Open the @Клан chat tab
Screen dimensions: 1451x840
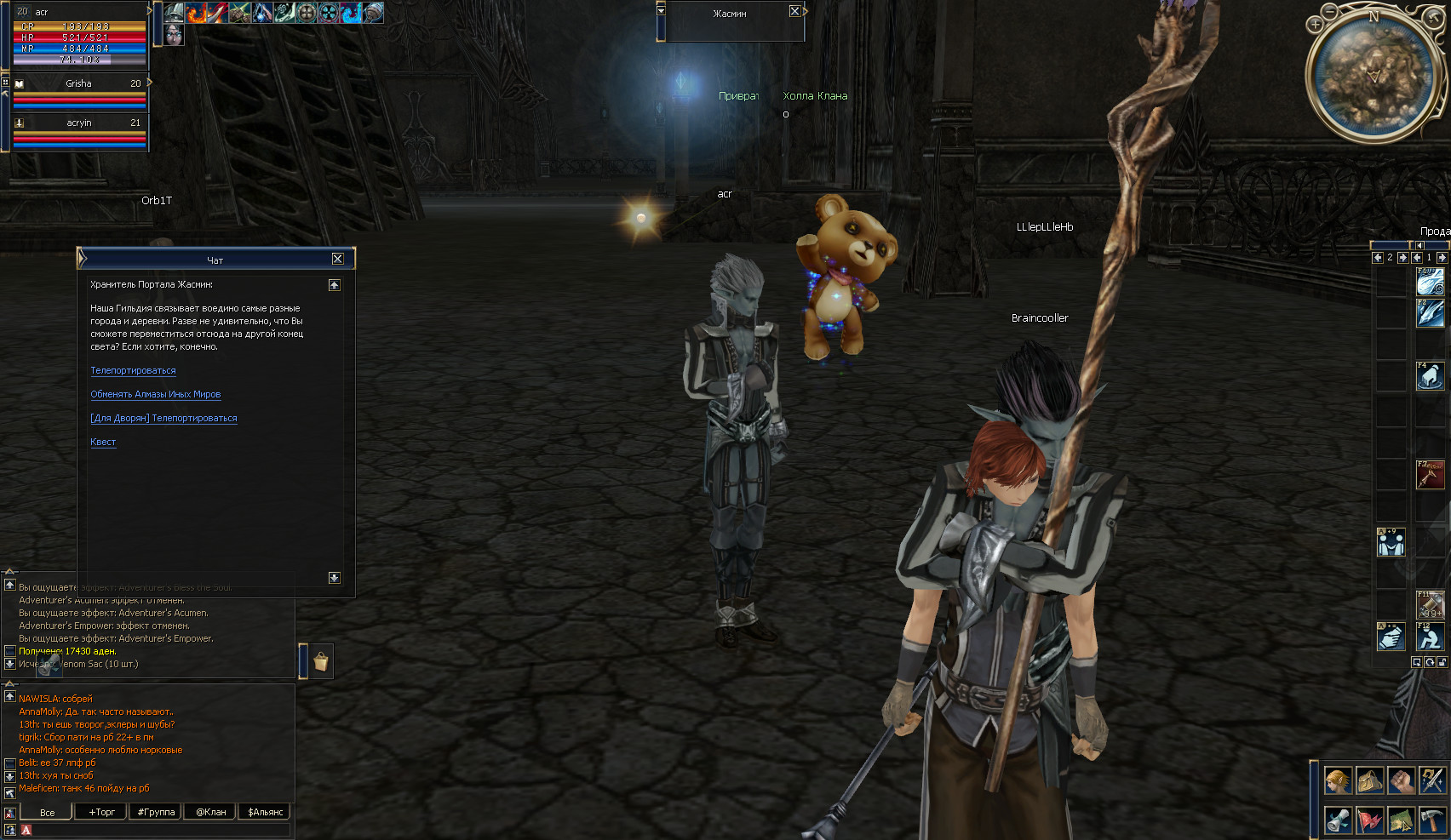click(x=210, y=812)
